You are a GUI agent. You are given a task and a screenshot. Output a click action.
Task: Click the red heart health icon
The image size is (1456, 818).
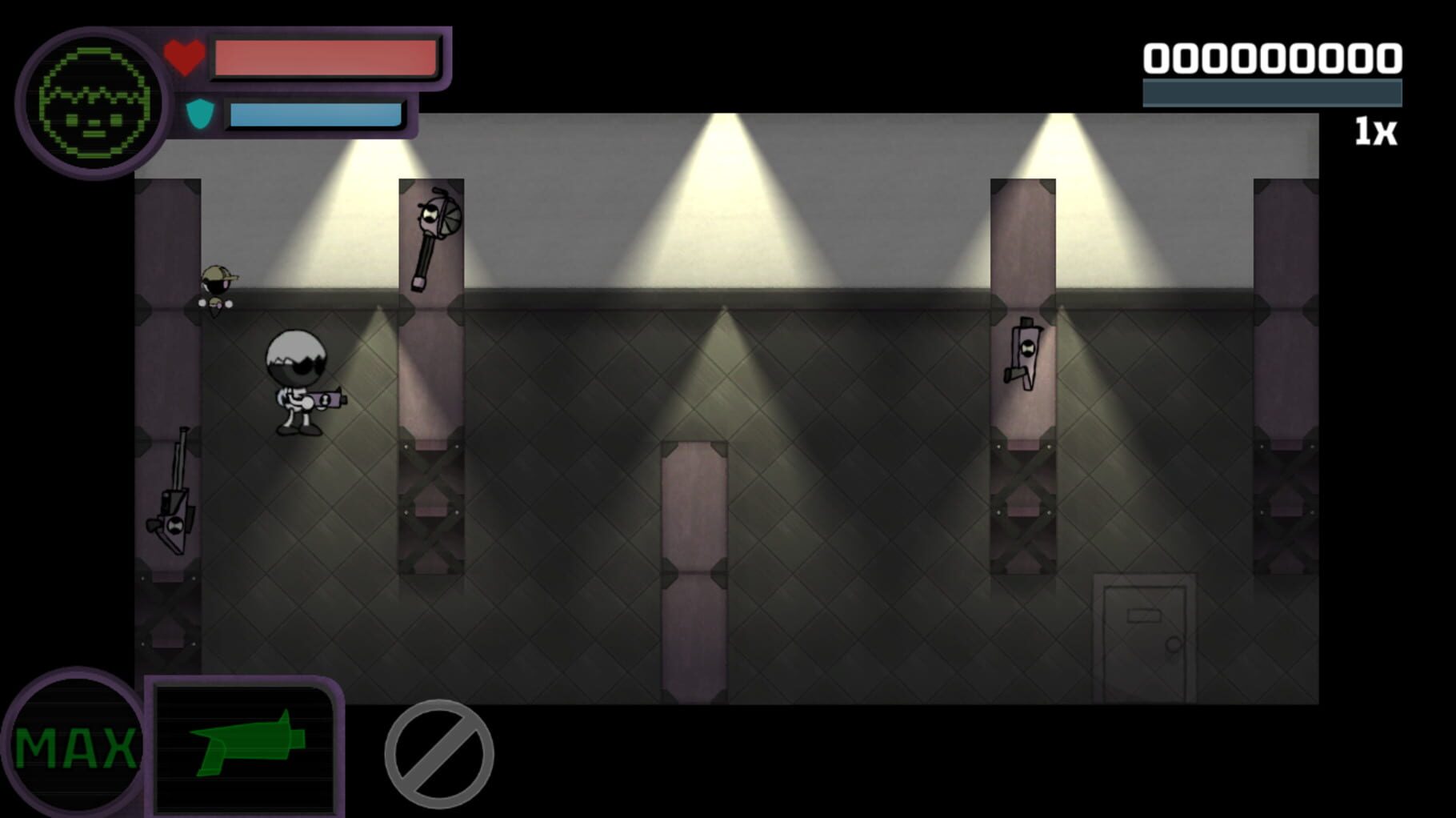point(184,56)
